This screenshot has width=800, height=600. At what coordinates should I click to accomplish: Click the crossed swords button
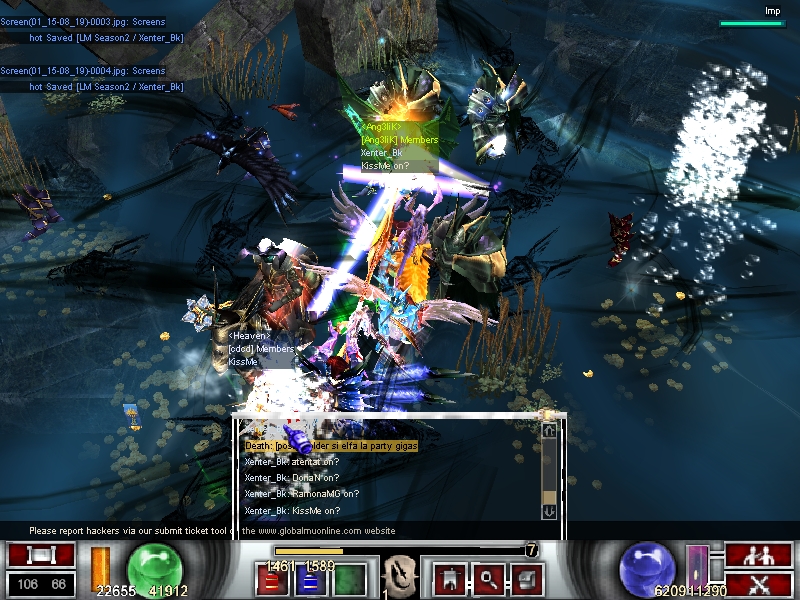coord(759,584)
